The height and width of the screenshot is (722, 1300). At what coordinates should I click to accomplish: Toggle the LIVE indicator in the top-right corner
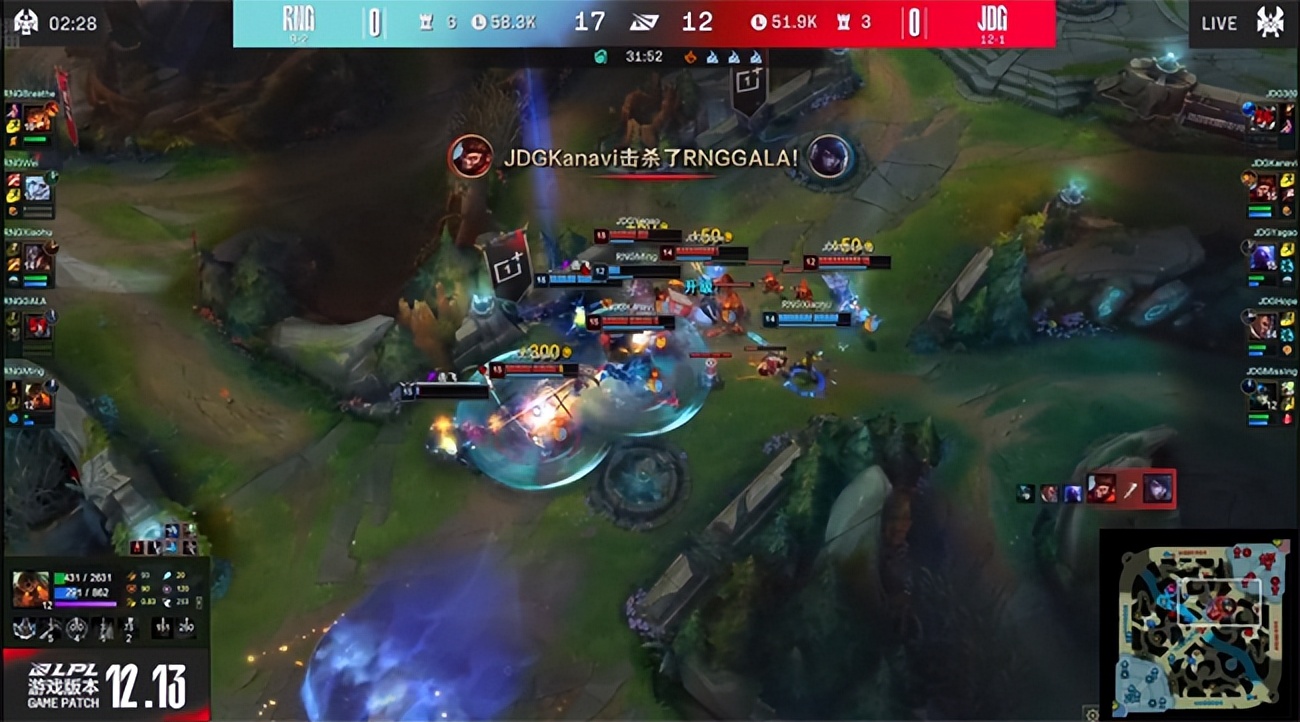tap(1217, 22)
